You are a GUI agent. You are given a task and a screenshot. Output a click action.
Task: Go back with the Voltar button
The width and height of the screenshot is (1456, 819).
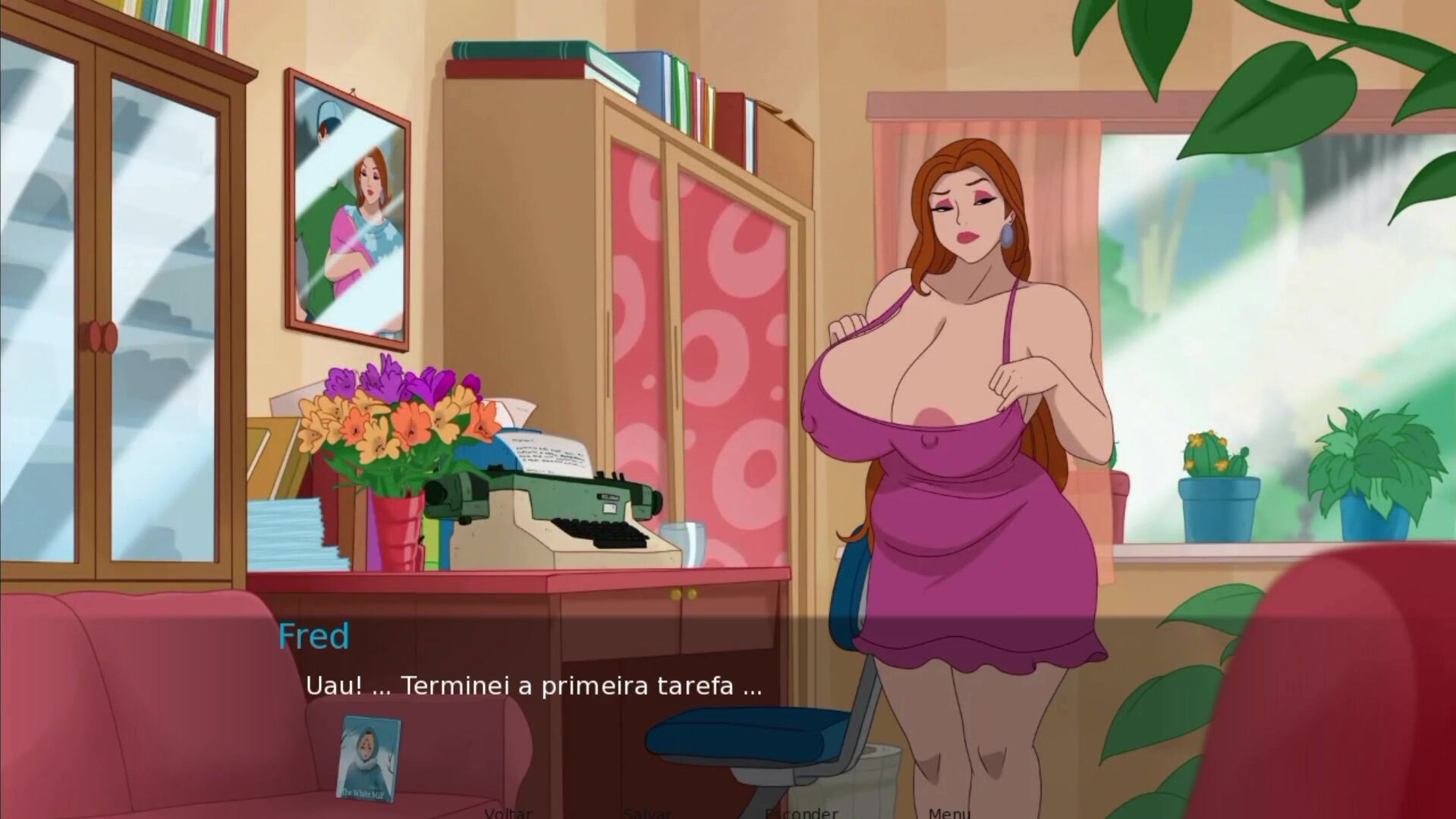point(508,812)
